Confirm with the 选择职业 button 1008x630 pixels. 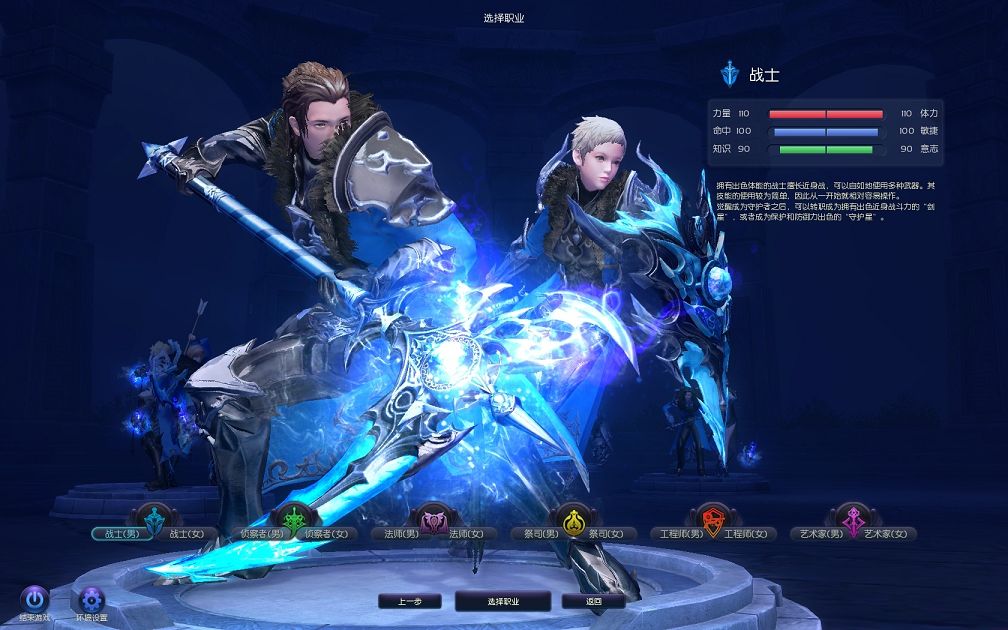tap(502, 602)
